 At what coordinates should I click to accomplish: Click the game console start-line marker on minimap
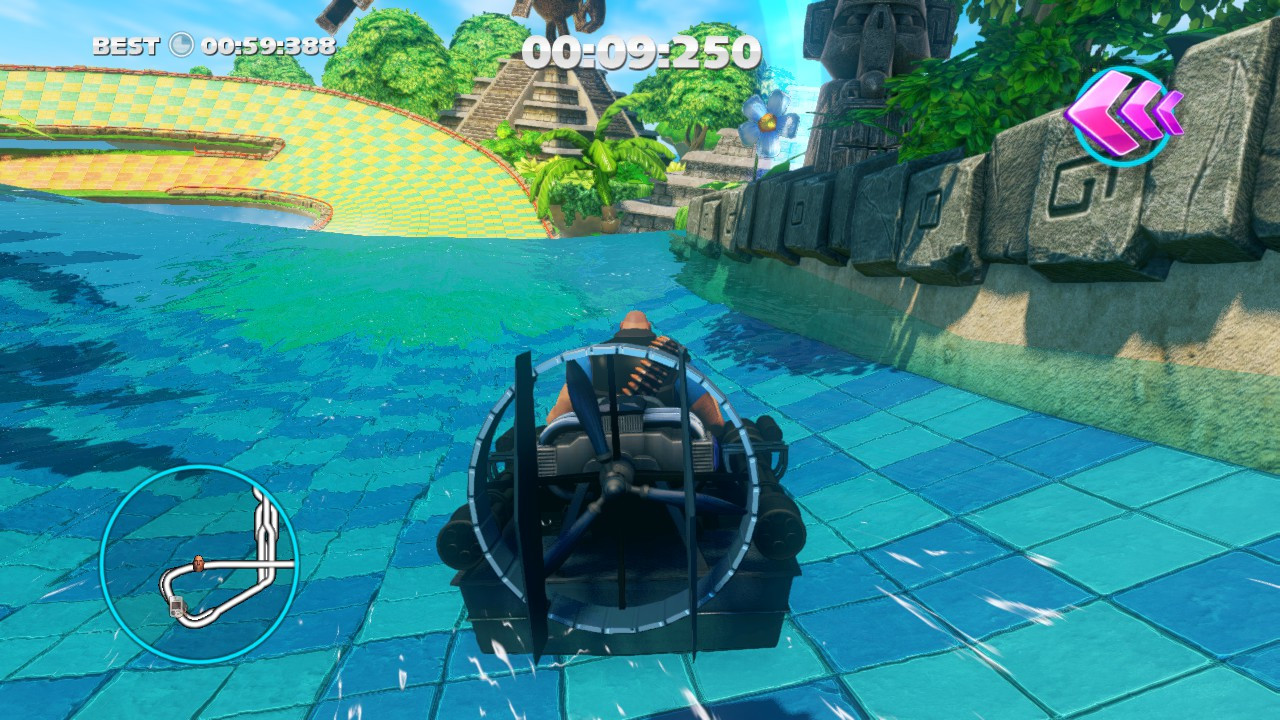pos(176,607)
